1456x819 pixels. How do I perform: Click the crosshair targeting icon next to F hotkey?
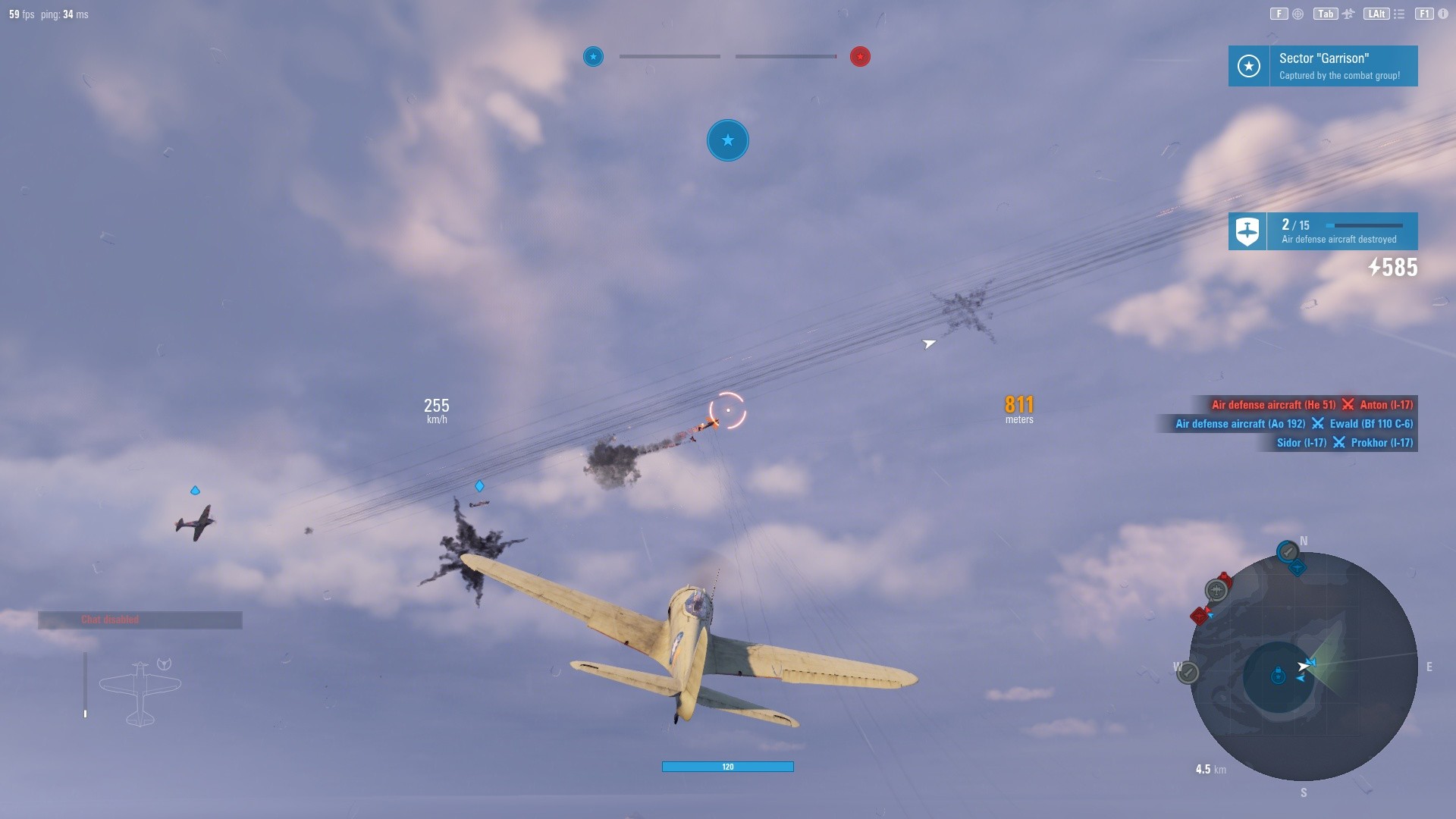(1297, 13)
